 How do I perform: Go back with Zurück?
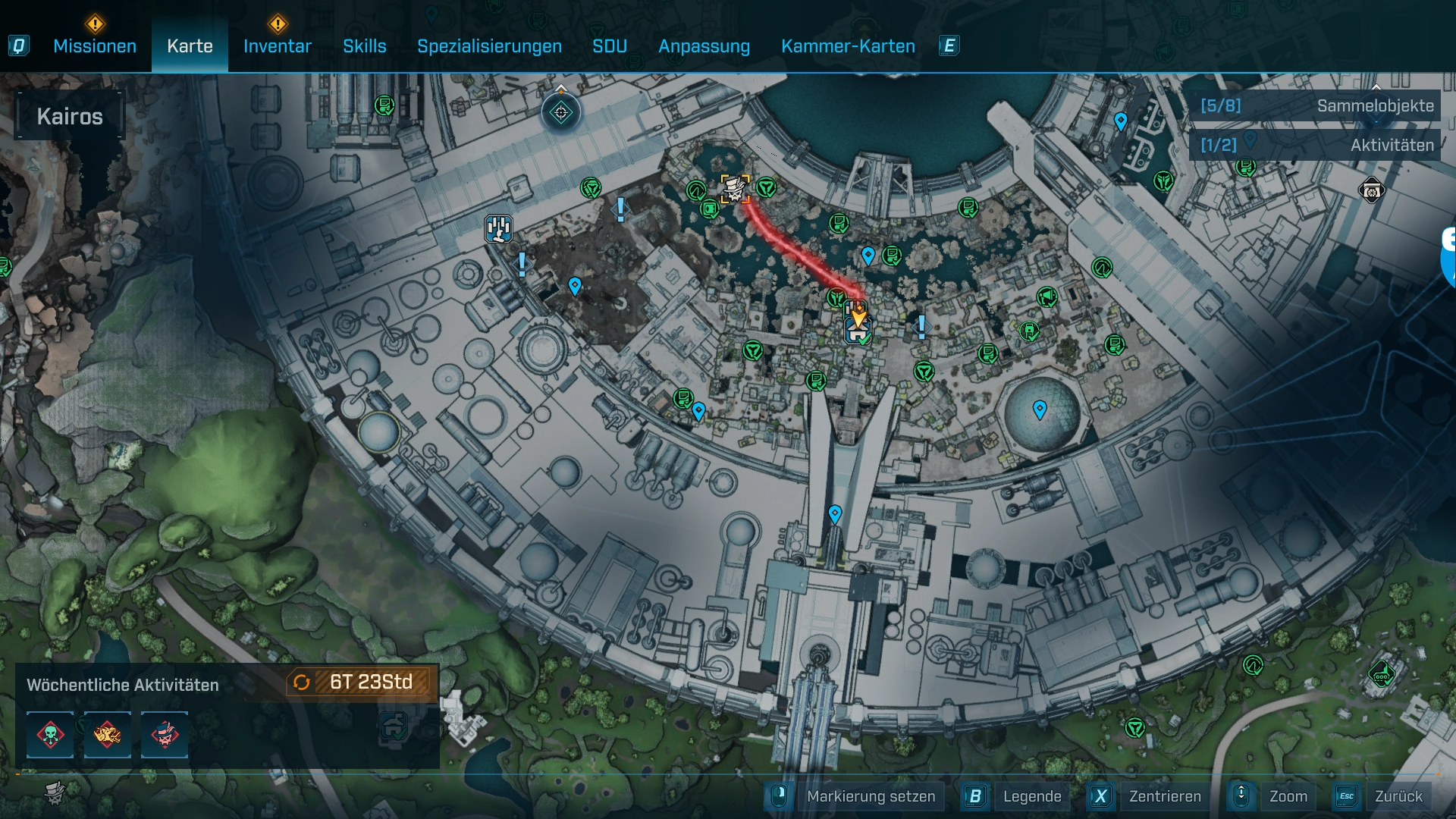point(1398,796)
